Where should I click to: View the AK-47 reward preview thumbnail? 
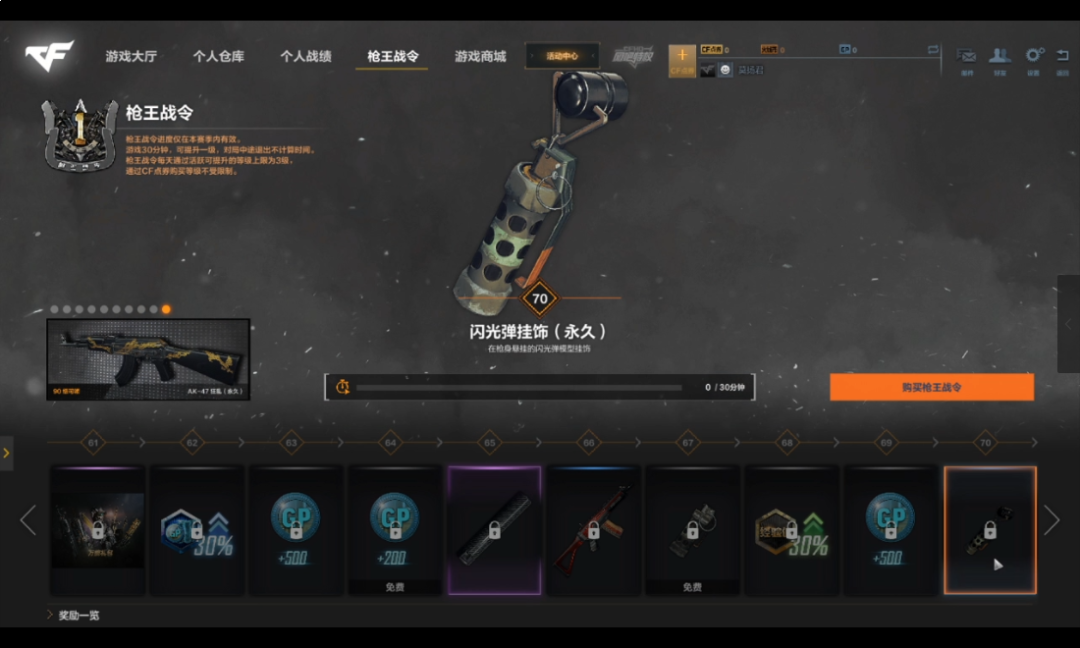click(x=148, y=359)
